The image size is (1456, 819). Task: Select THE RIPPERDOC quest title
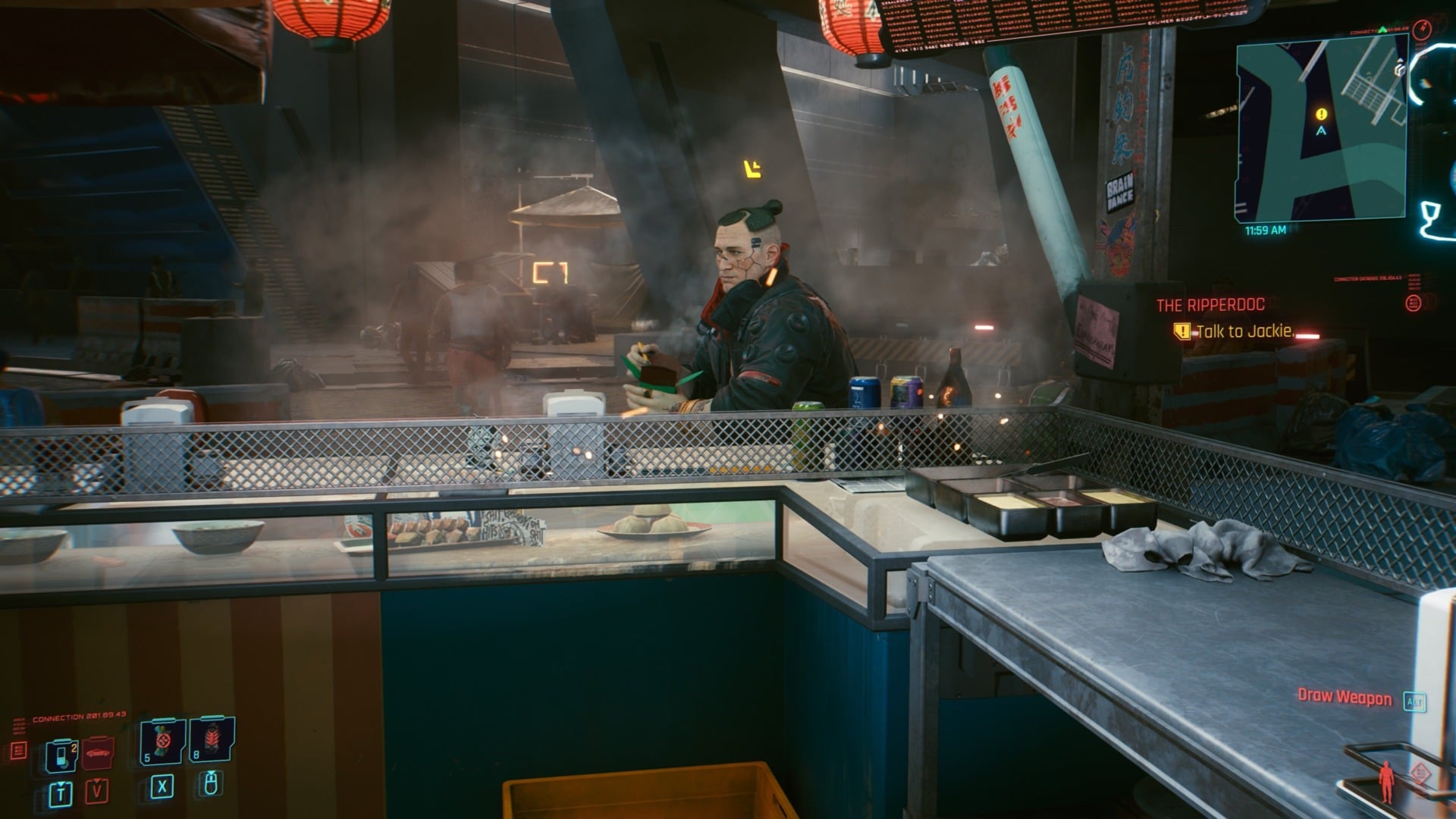(1210, 304)
